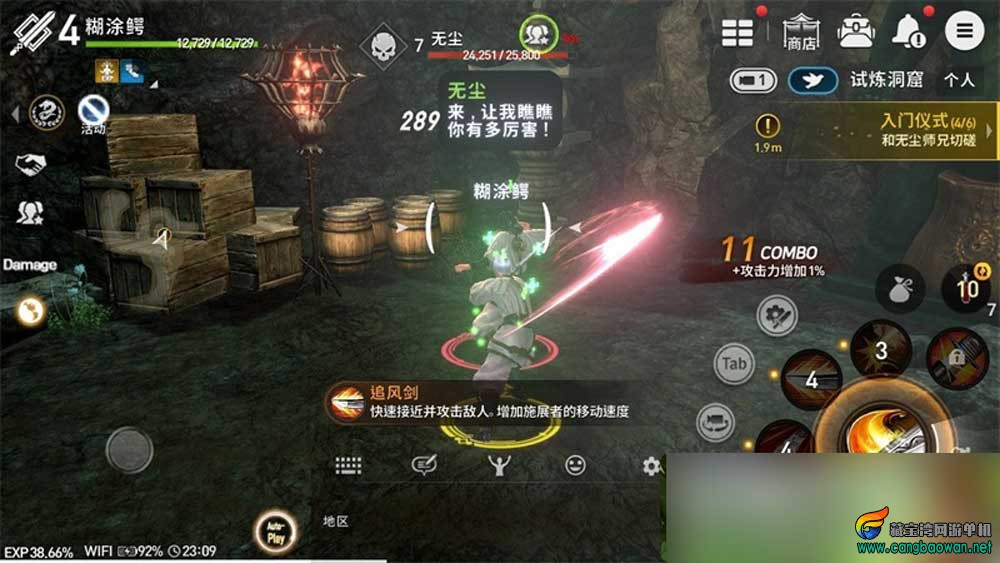Image resolution: width=1000 pixels, height=563 pixels.
Task: Open the 活动 events icon
Action: click(x=93, y=110)
